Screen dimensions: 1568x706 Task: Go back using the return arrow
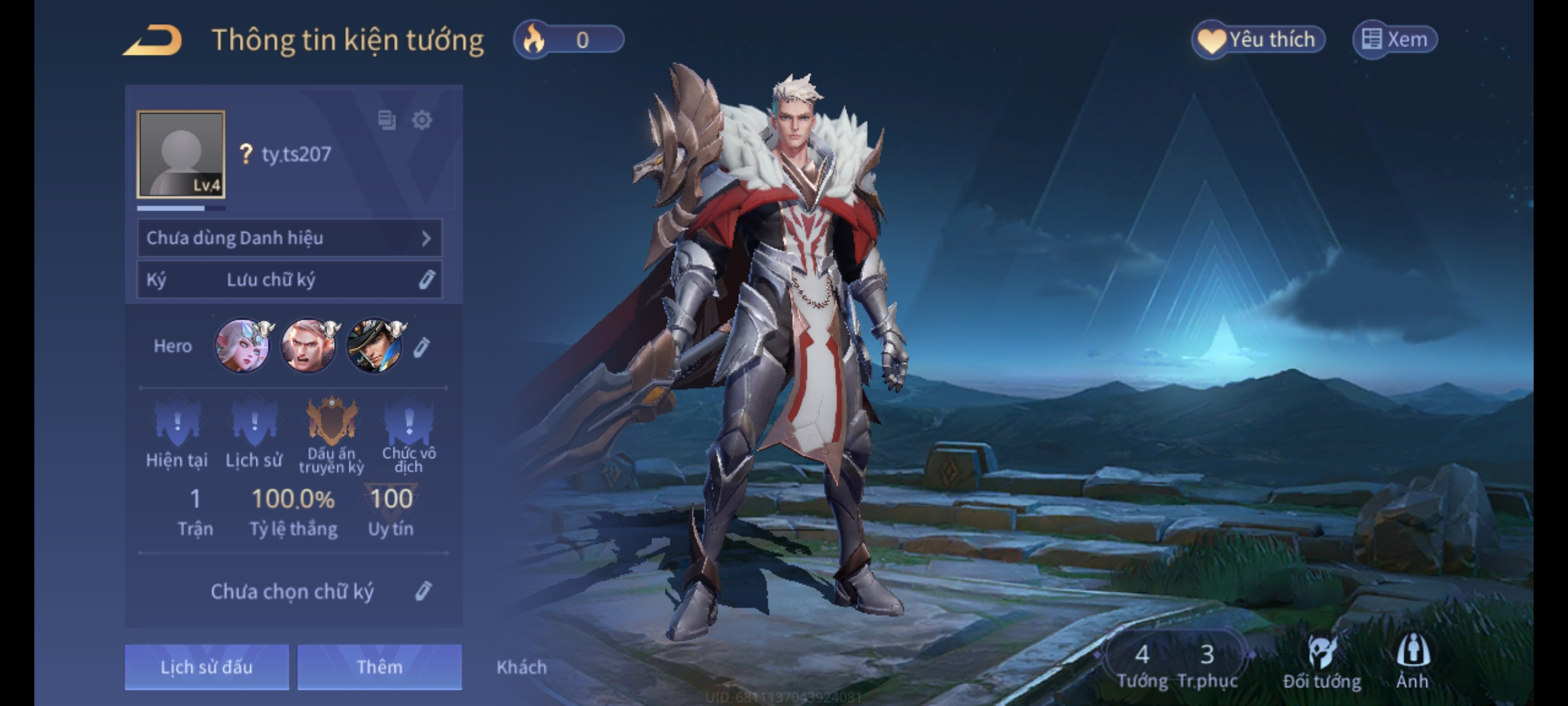click(153, 41)
